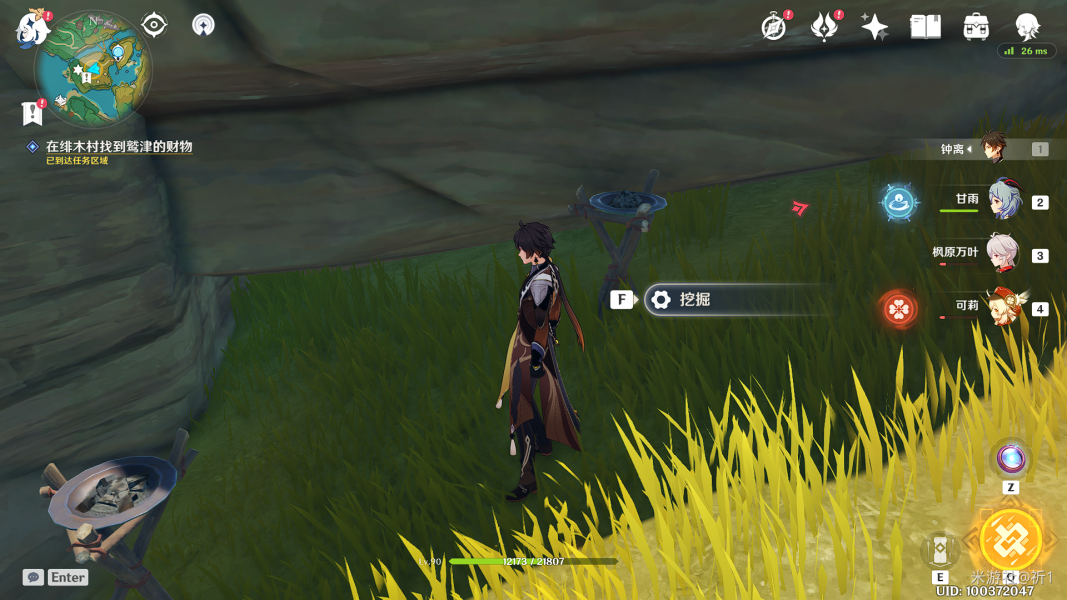Click the round icon right of the eye
This screenshot has width=1067, height=600.
point(203,25)
